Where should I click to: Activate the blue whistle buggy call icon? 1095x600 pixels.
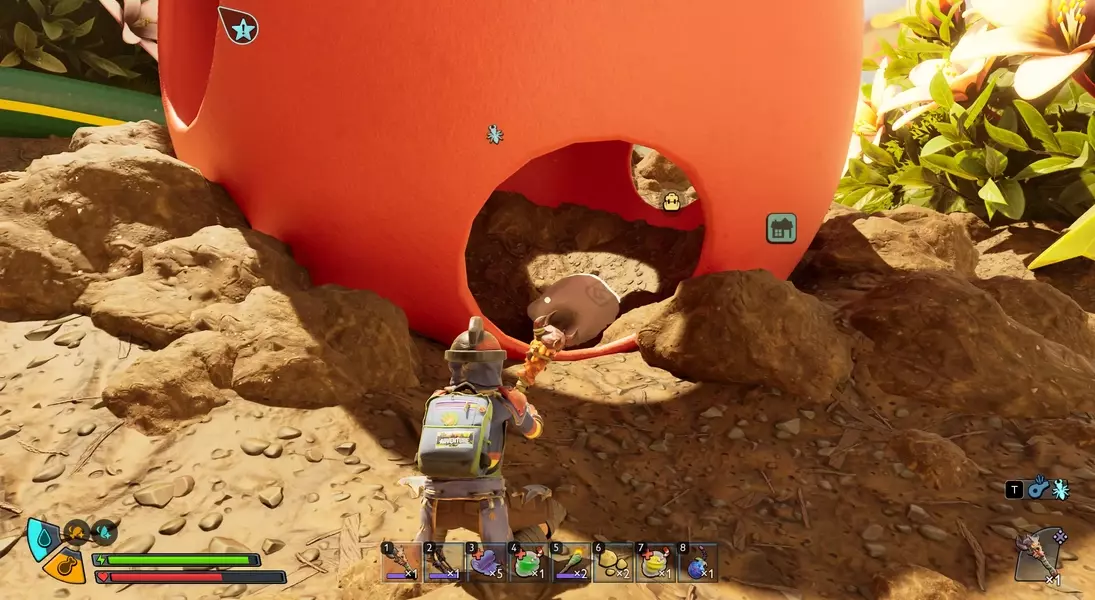(x=1038, y=488)
